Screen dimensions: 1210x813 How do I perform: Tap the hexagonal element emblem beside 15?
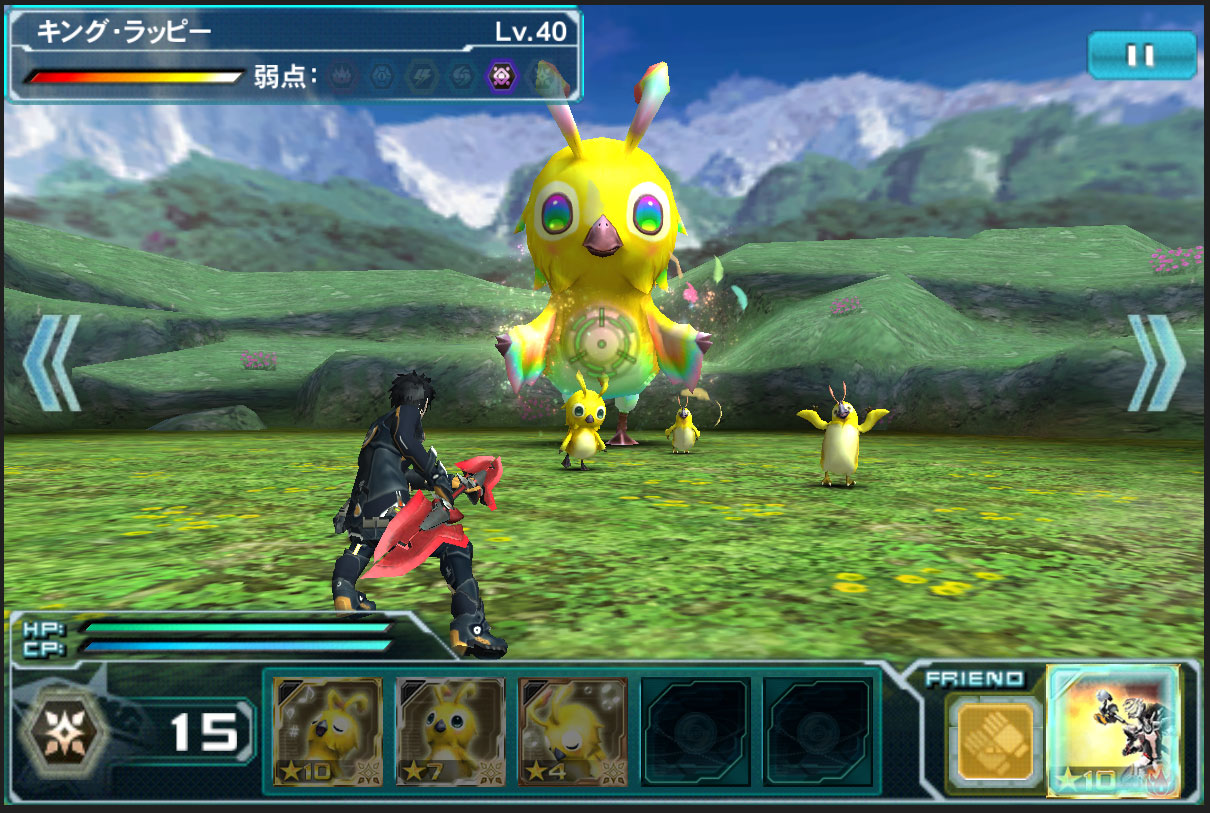tap(66, 732)
